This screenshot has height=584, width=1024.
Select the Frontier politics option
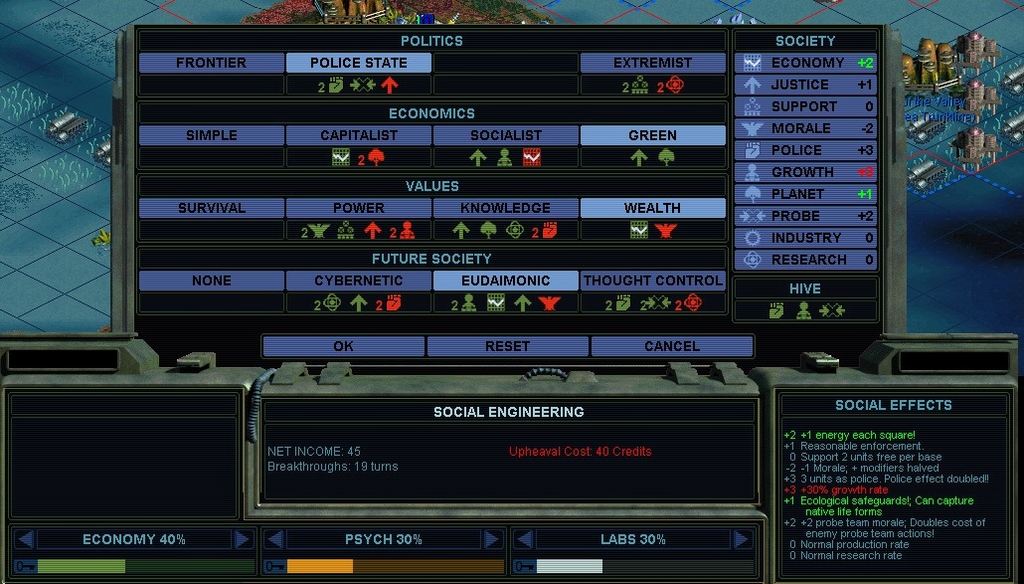point(211,63)
